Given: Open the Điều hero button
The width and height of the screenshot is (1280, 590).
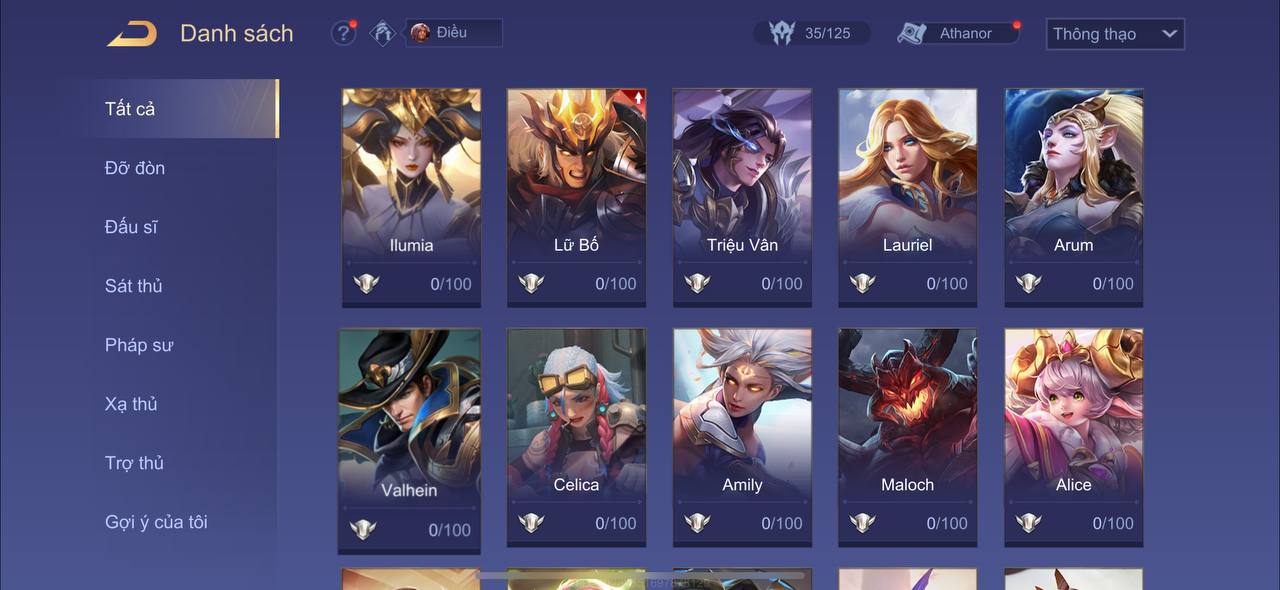Looking at the screenshot, I should point(453,33).
